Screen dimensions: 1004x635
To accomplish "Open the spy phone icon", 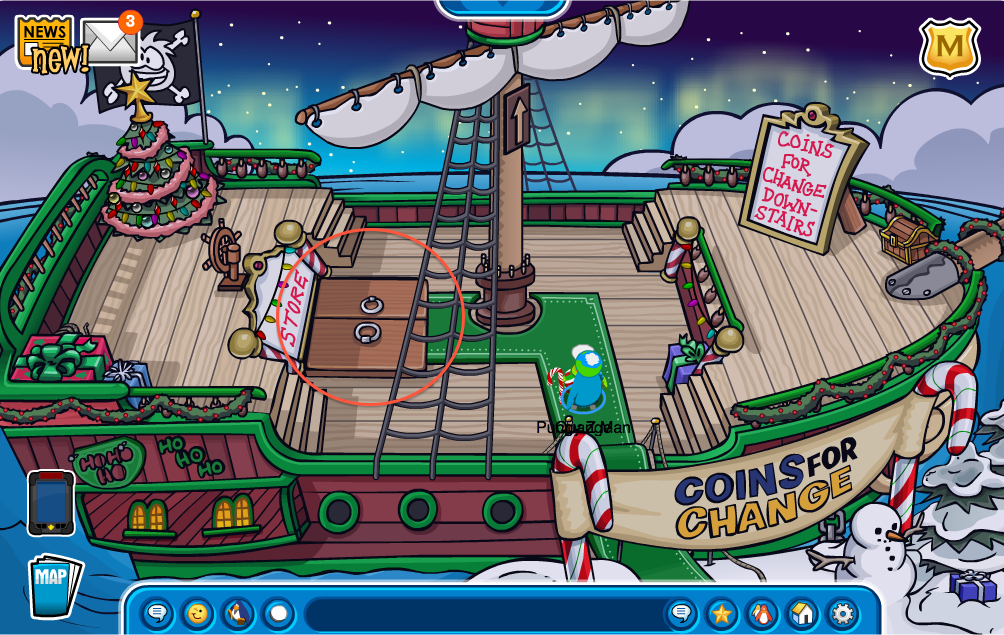I will 50,504.
